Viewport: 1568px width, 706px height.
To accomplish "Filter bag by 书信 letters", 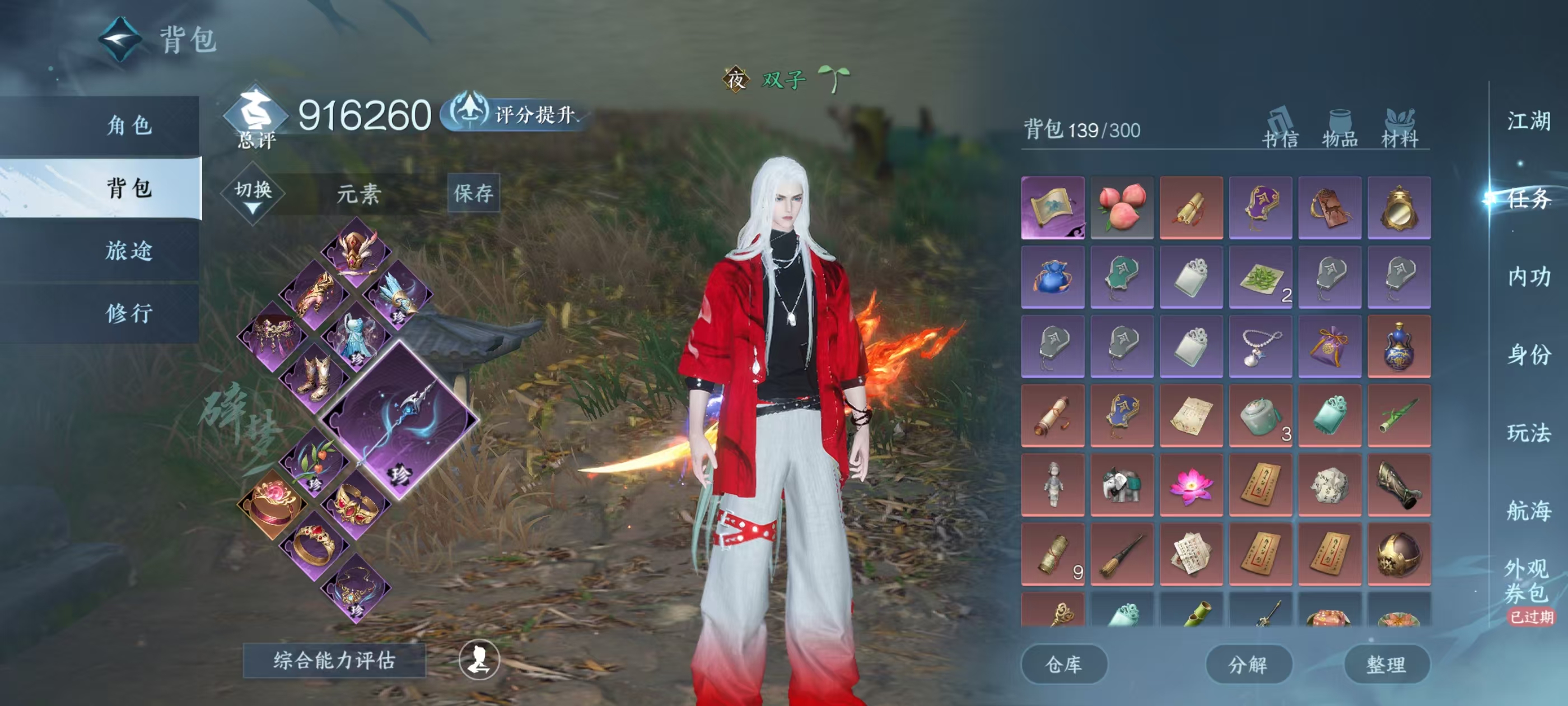I will click(1280, 130).
